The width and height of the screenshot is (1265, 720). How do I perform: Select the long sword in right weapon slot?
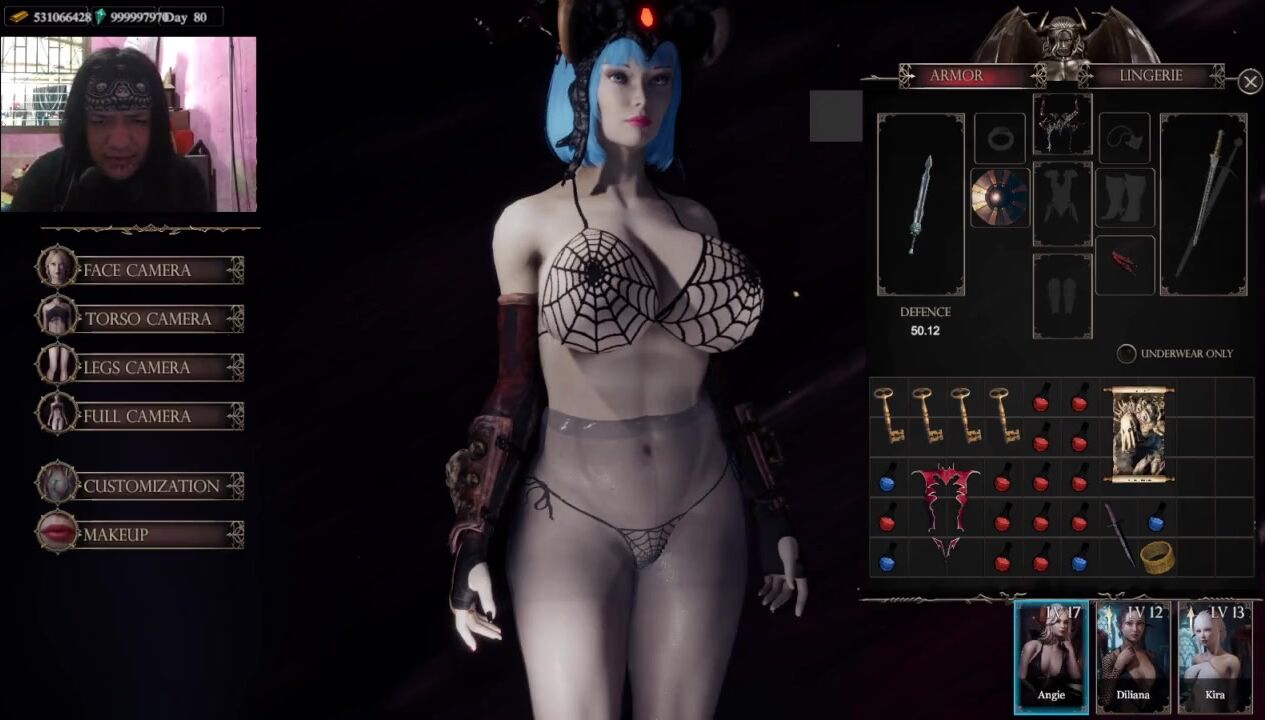(x=1203, y=204)
